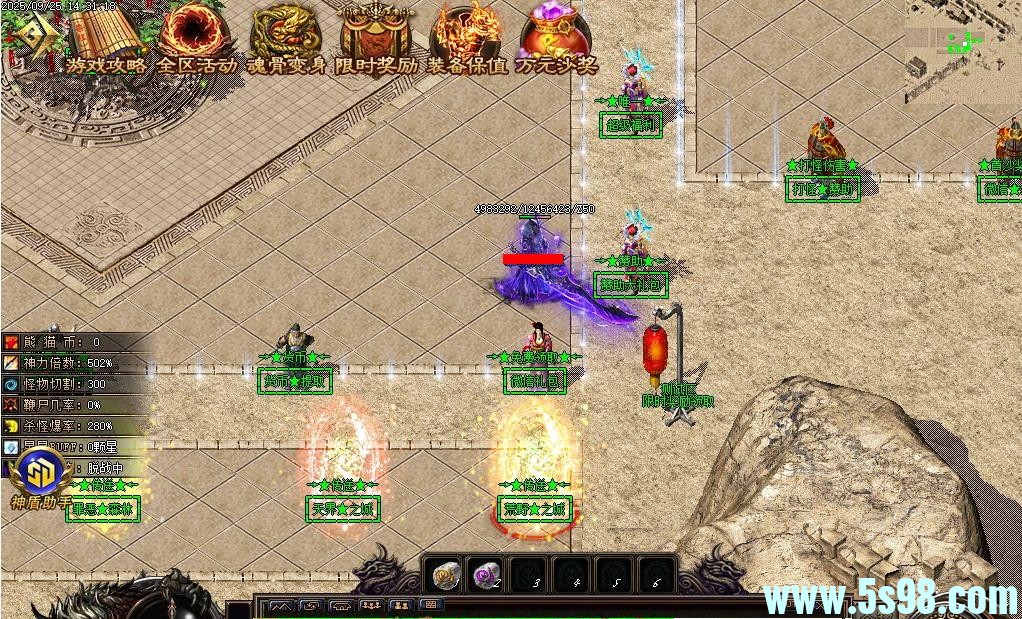The image size is (1022, 619).
Task: Open the 魂骨变身 golden dragon icon
Action: pyautogui.click(x=286, y=36)
